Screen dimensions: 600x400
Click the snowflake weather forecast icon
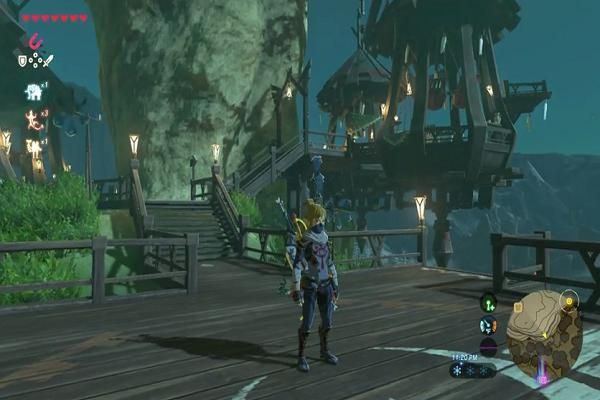click(459, 370)
